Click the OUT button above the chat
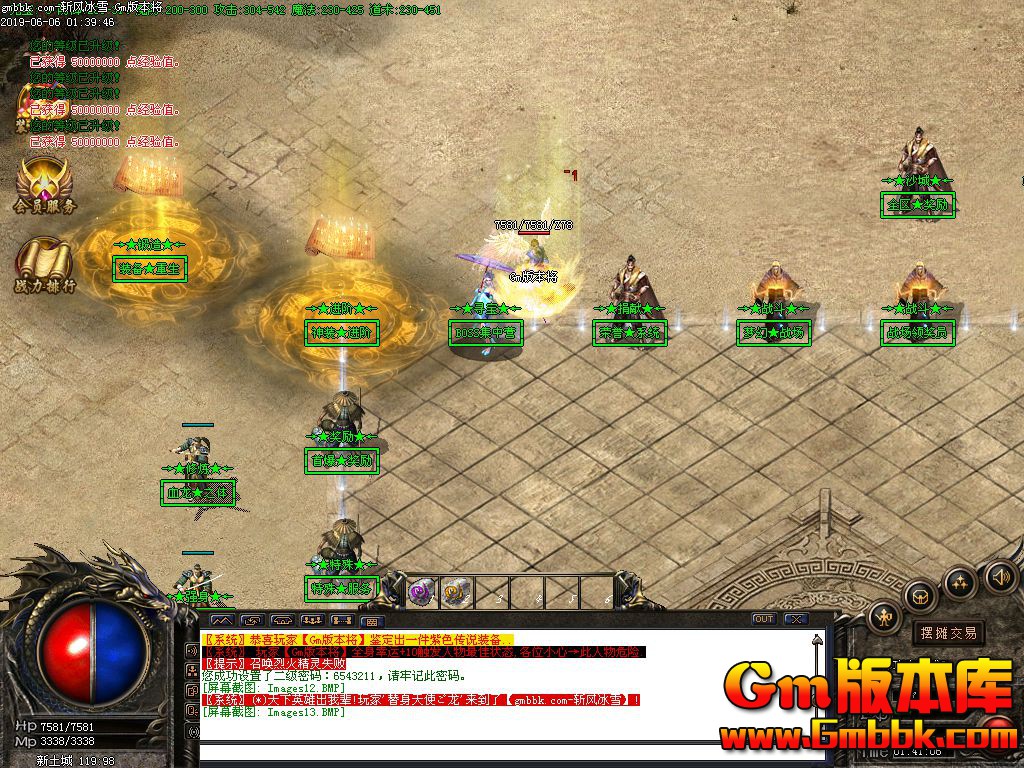The image size is (1024, 768). click(764, 619)
